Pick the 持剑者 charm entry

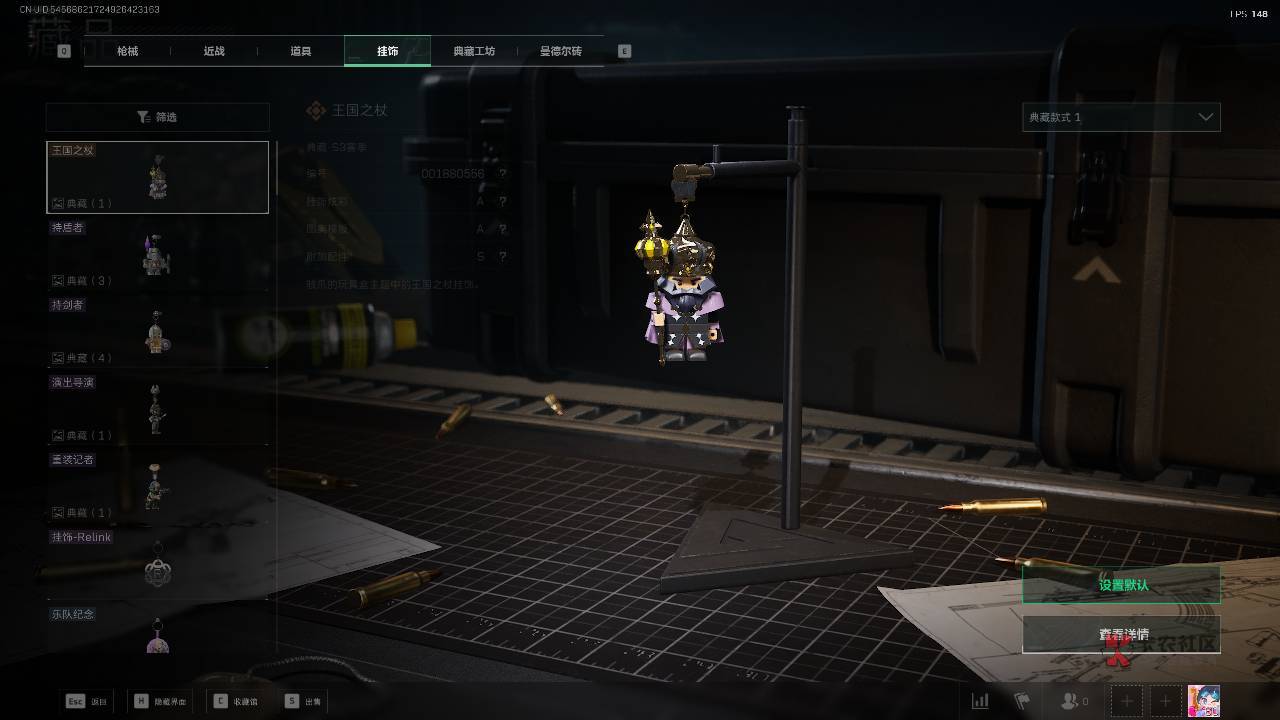(x=157, y=332)
